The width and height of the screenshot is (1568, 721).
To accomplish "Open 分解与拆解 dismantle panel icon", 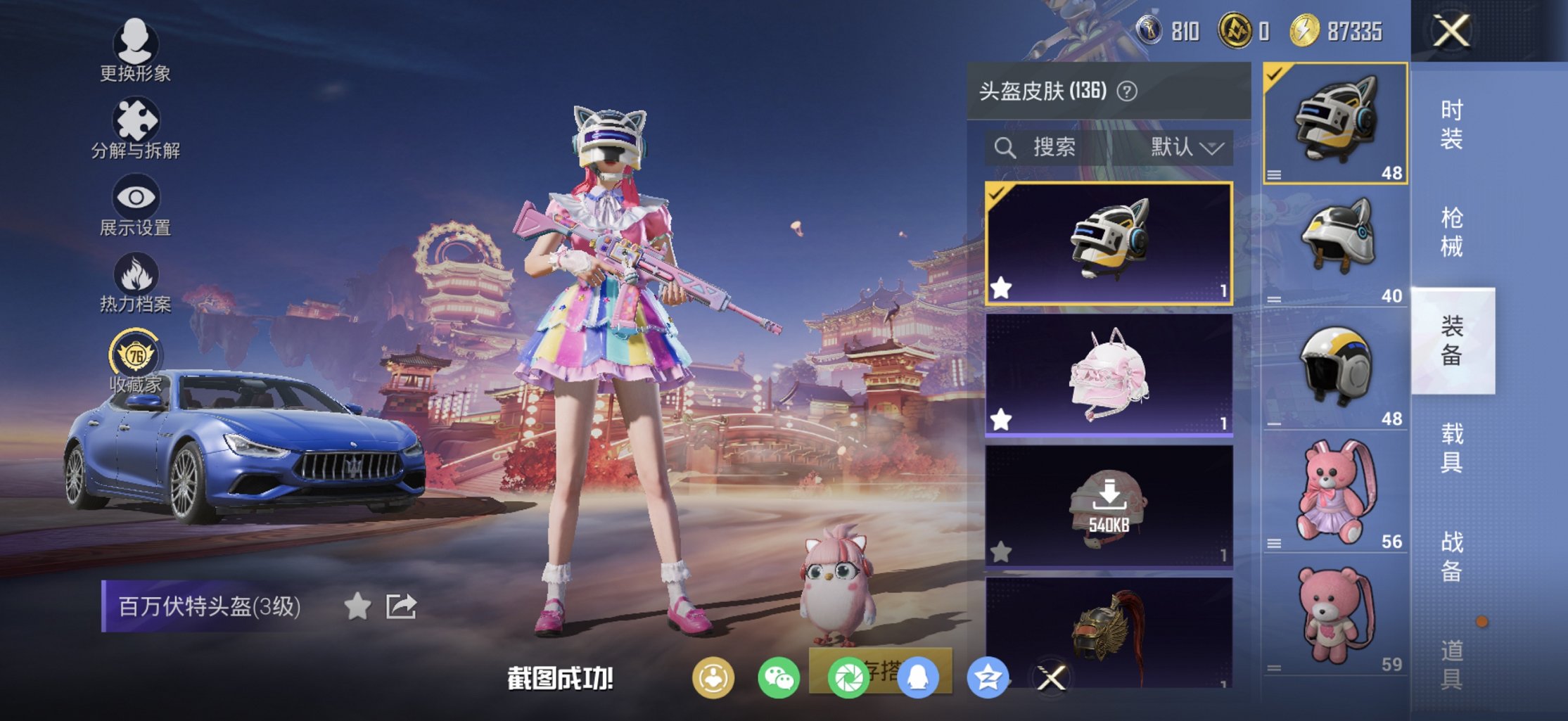I will pyautogui.click(x=136, y=120).
